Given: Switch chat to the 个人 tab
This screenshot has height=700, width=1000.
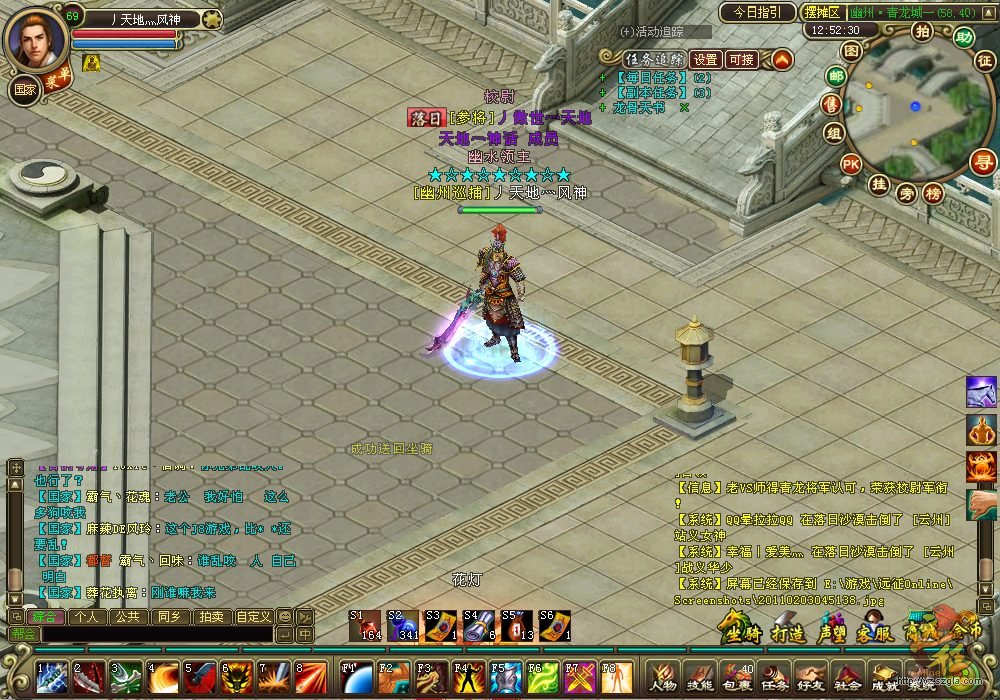Looking at the screenshot, I should tap(86, 617).
